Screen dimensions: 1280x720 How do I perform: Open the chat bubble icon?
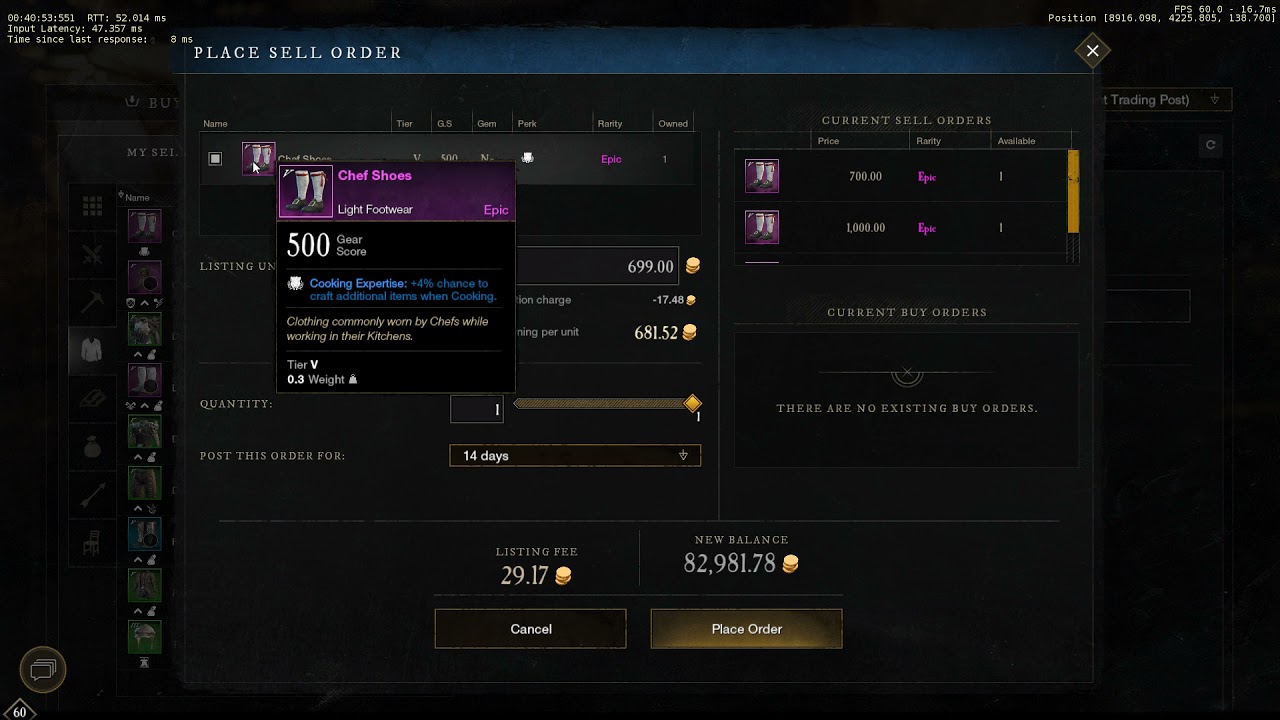[x=43, y=669]
